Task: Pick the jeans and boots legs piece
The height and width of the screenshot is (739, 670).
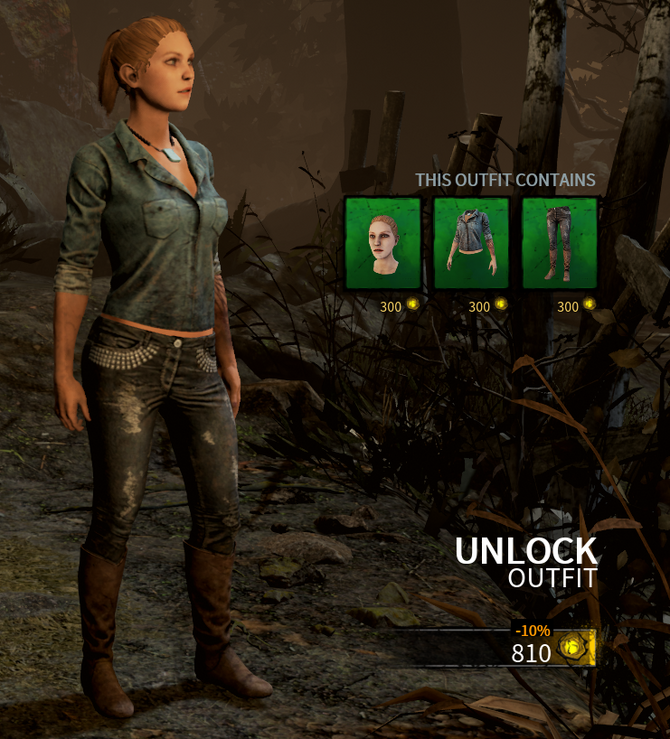Action: [x=559, y=243]
